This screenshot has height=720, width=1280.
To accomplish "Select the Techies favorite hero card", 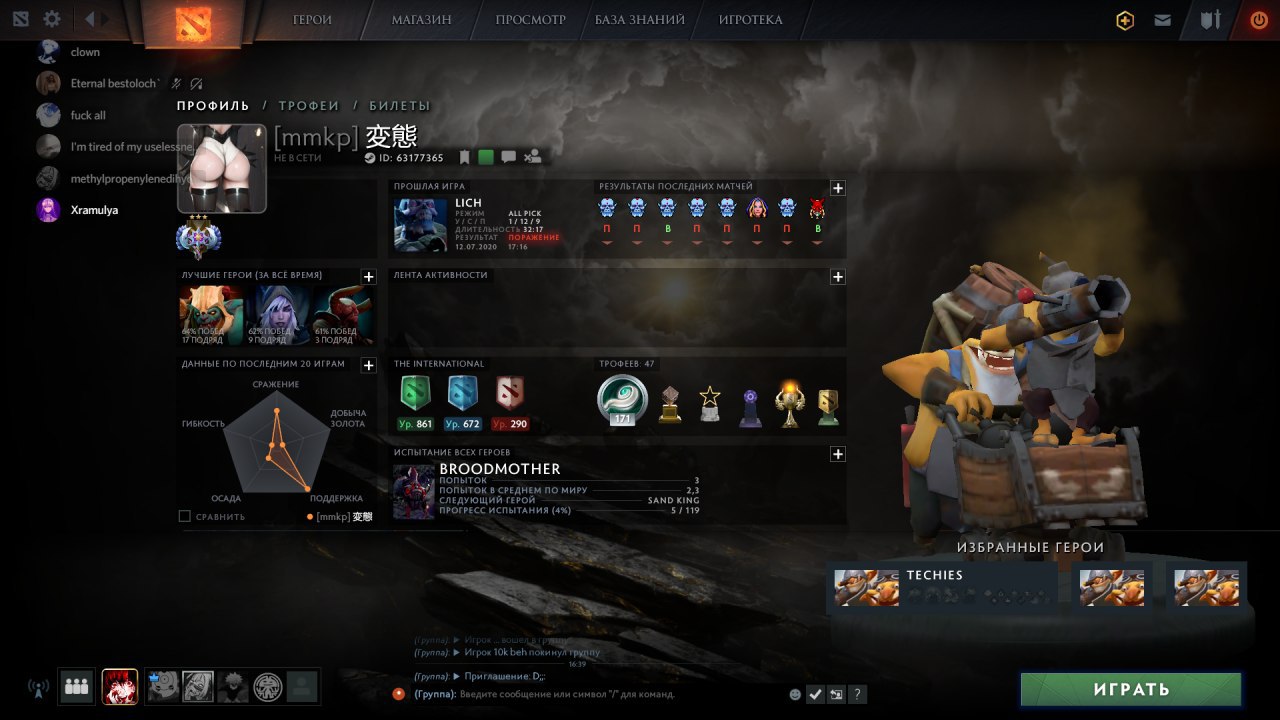I will (x=942, y=587).
